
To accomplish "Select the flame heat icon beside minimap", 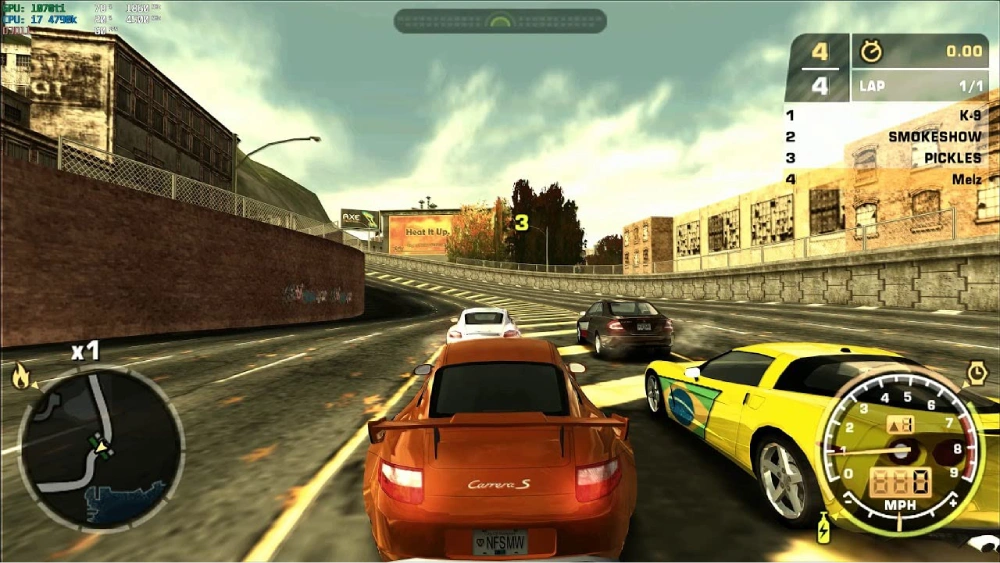I will point(21,376).
